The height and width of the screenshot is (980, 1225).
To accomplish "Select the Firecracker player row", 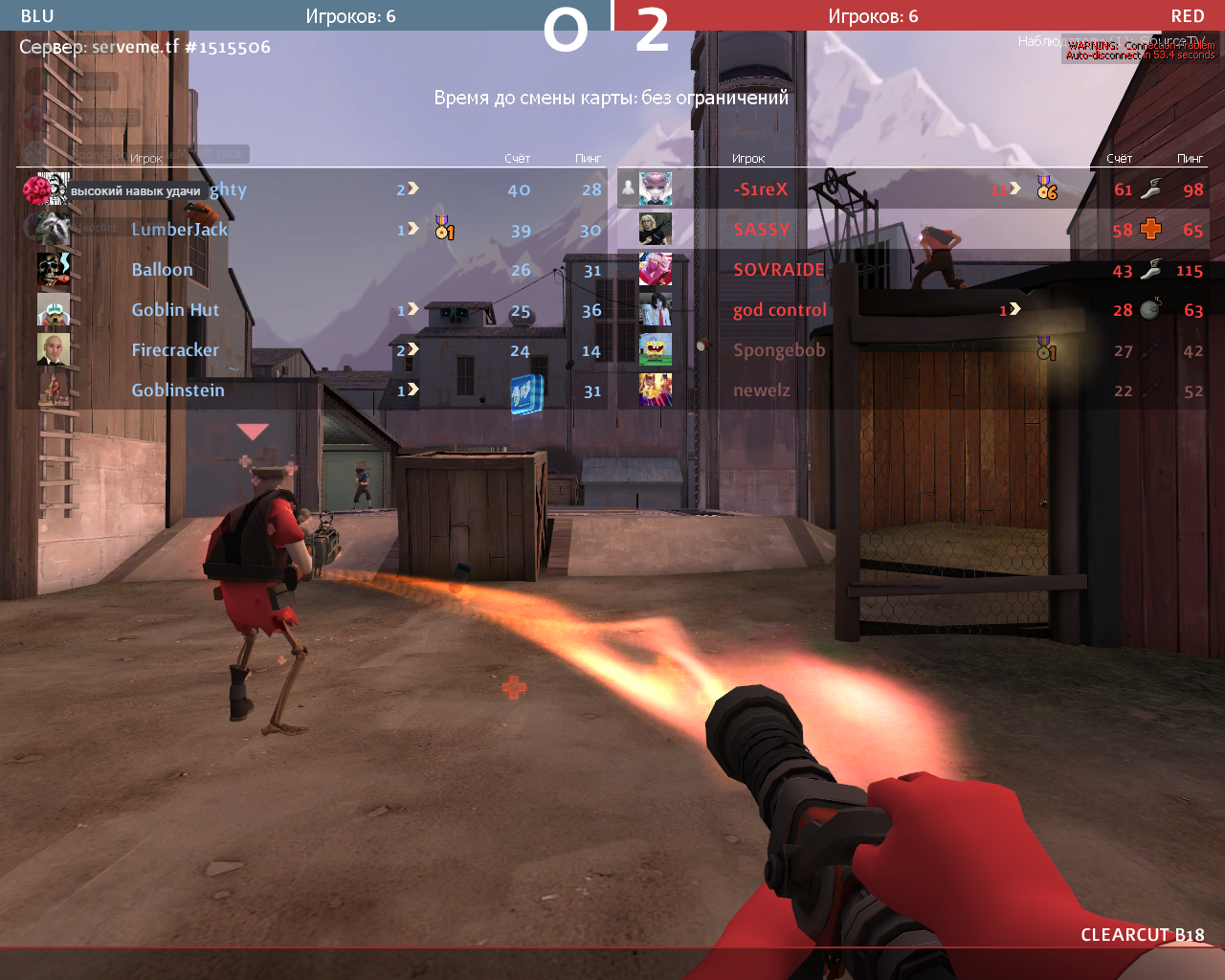I will click(175, 350).
